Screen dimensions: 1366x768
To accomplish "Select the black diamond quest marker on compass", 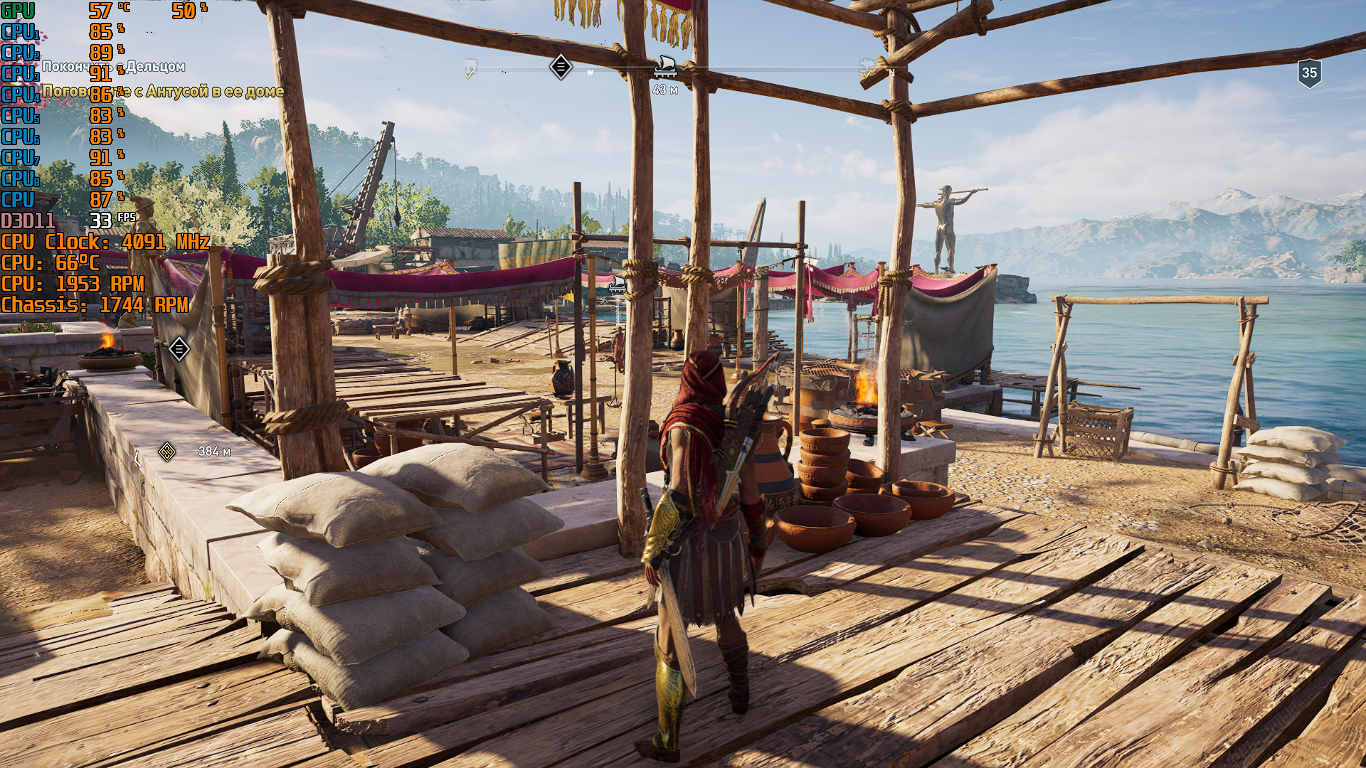I will pos(561,67).
